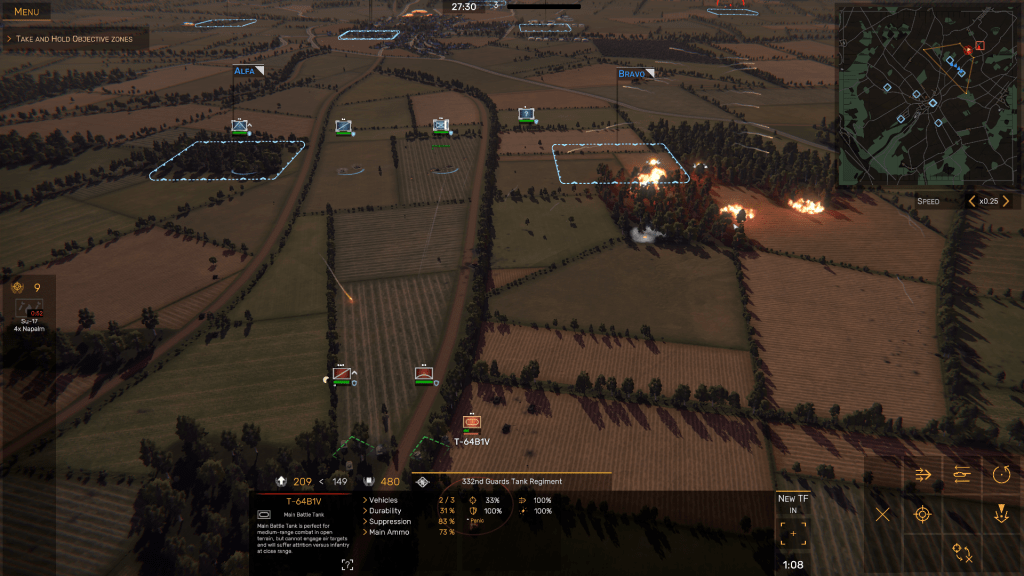Click the downward arrow unload command icon
This screenshot has width=1024, height=576.
point(1002,515)
